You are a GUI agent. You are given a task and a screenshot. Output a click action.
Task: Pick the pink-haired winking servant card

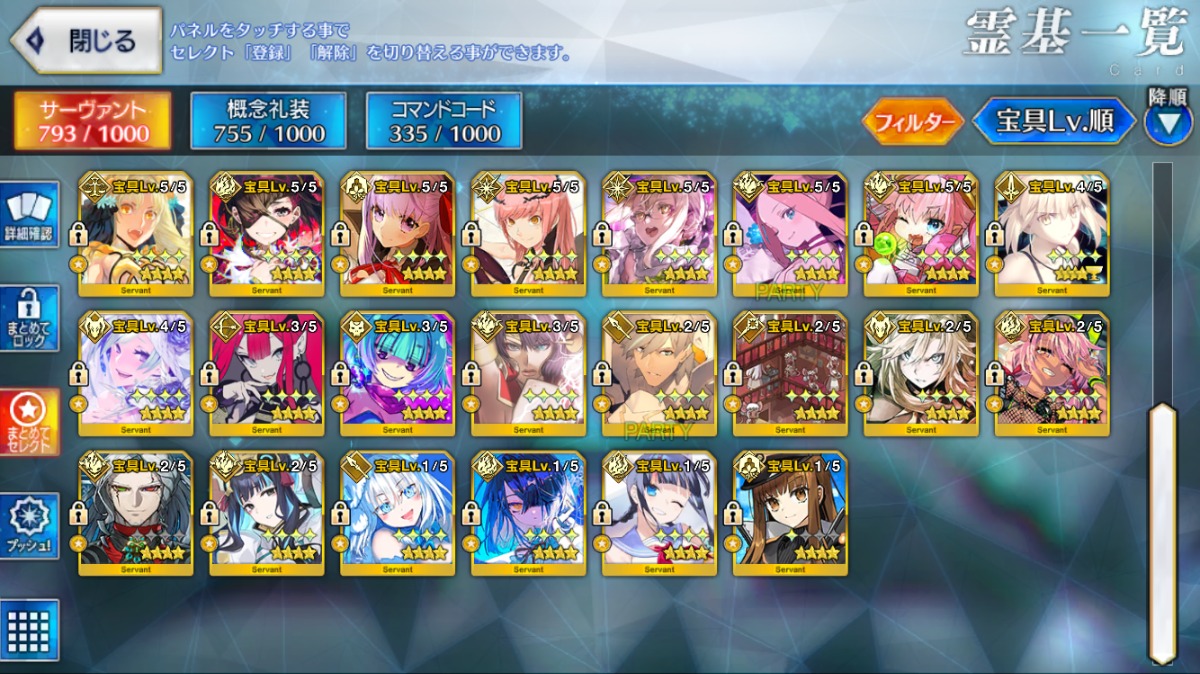(921, 234)
